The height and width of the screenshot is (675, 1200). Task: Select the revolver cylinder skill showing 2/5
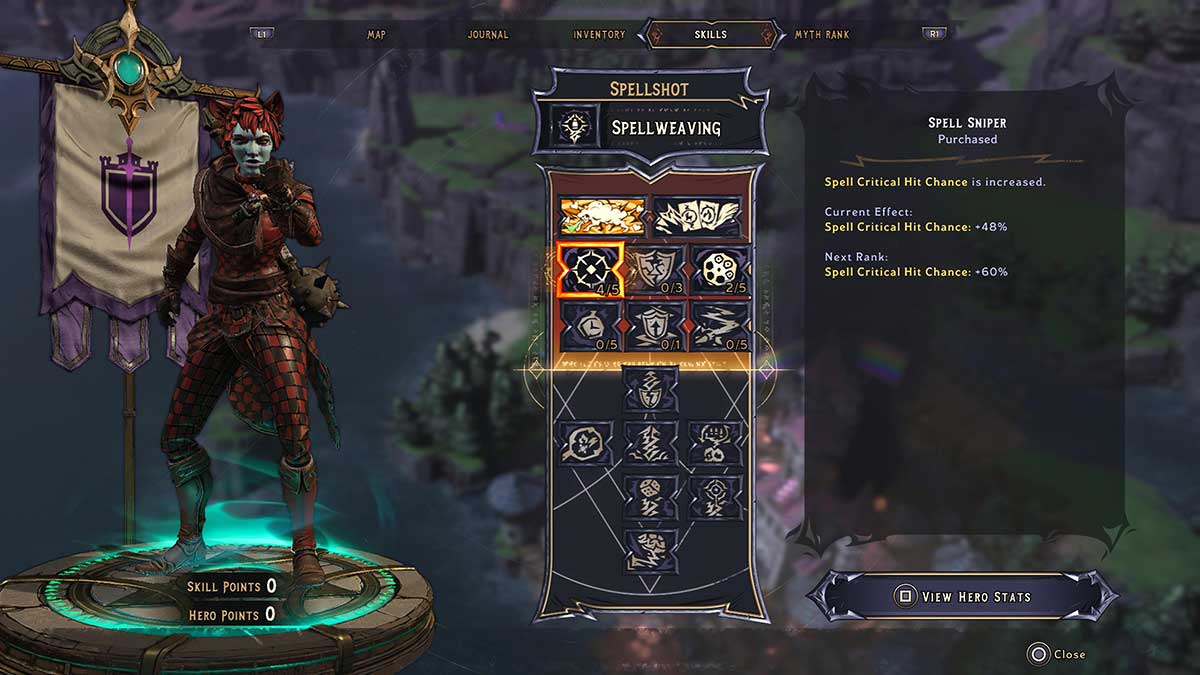pyautogui.click(x=718, y=270)
